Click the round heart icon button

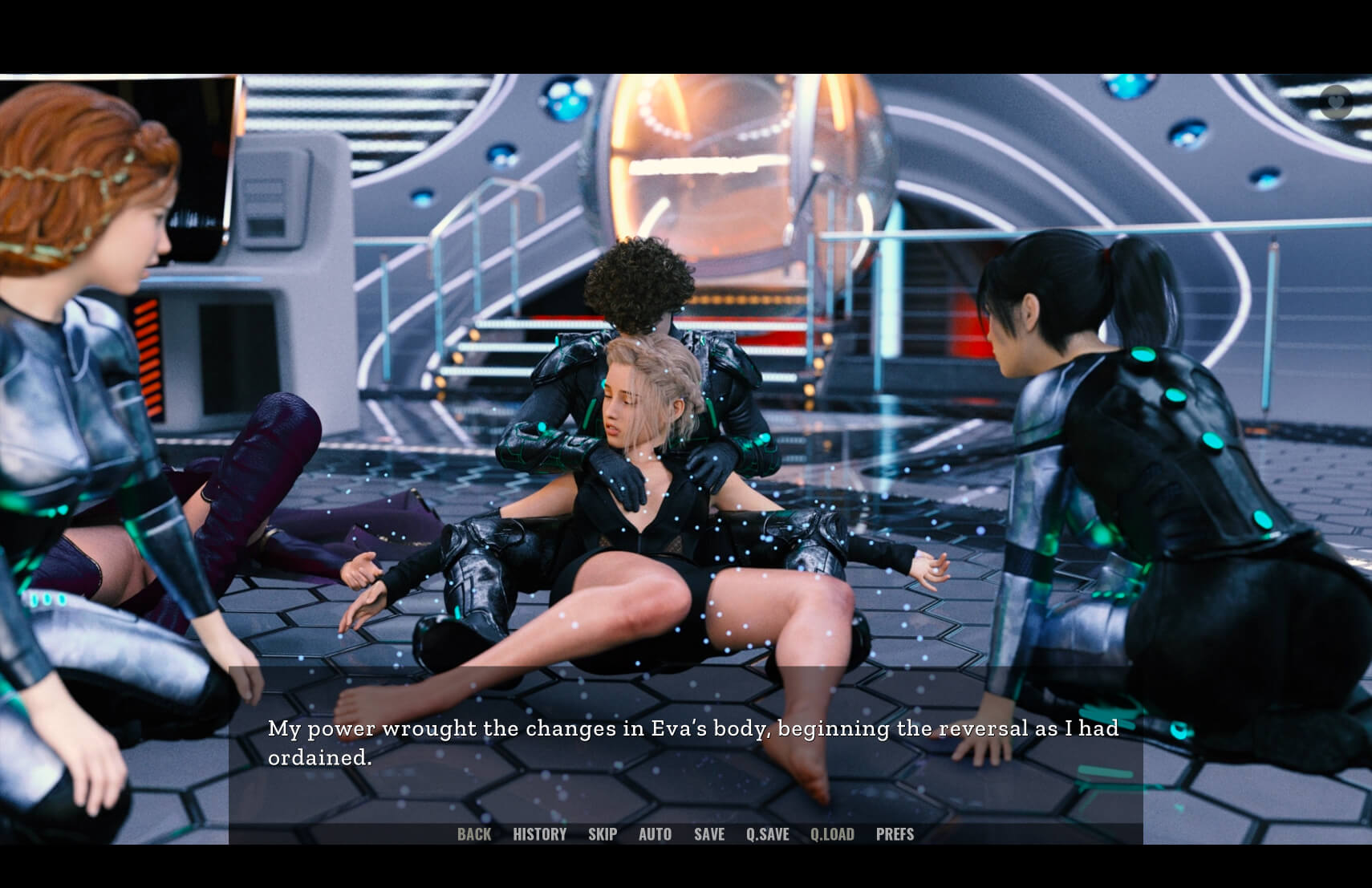click(x=1336, y=103)
